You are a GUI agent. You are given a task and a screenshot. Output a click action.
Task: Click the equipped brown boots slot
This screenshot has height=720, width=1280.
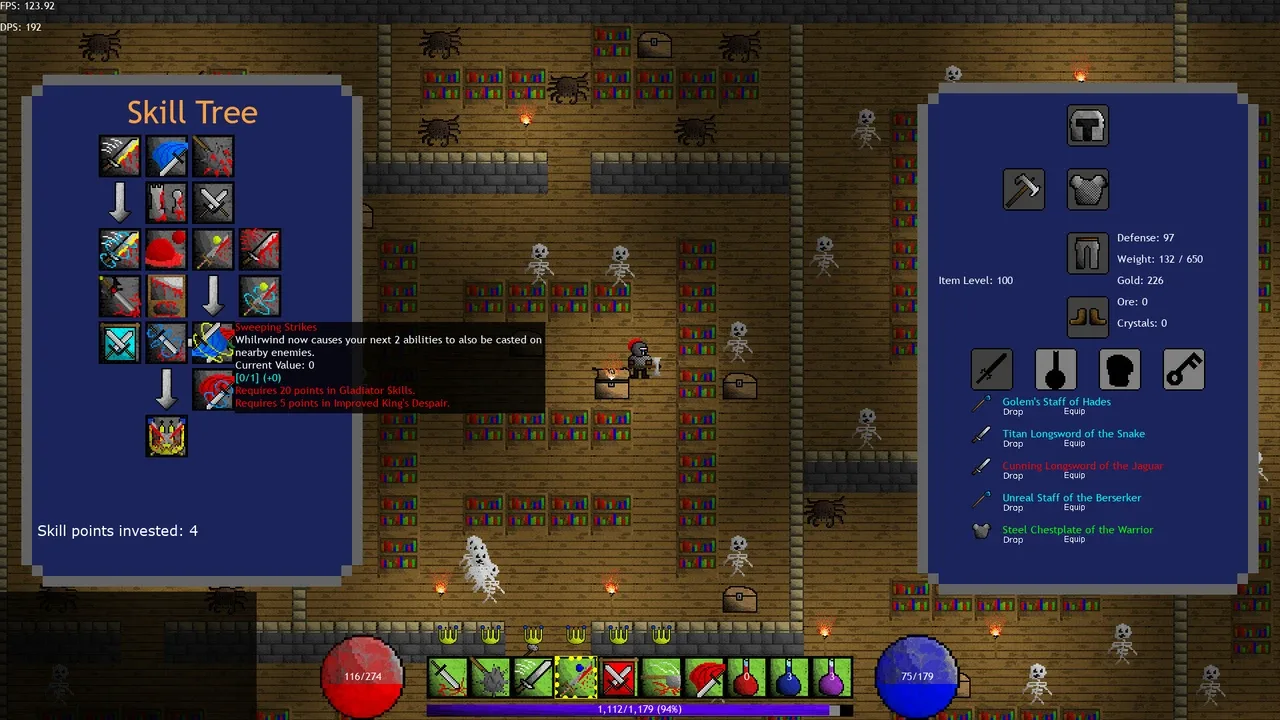[x=1087, y=317]
